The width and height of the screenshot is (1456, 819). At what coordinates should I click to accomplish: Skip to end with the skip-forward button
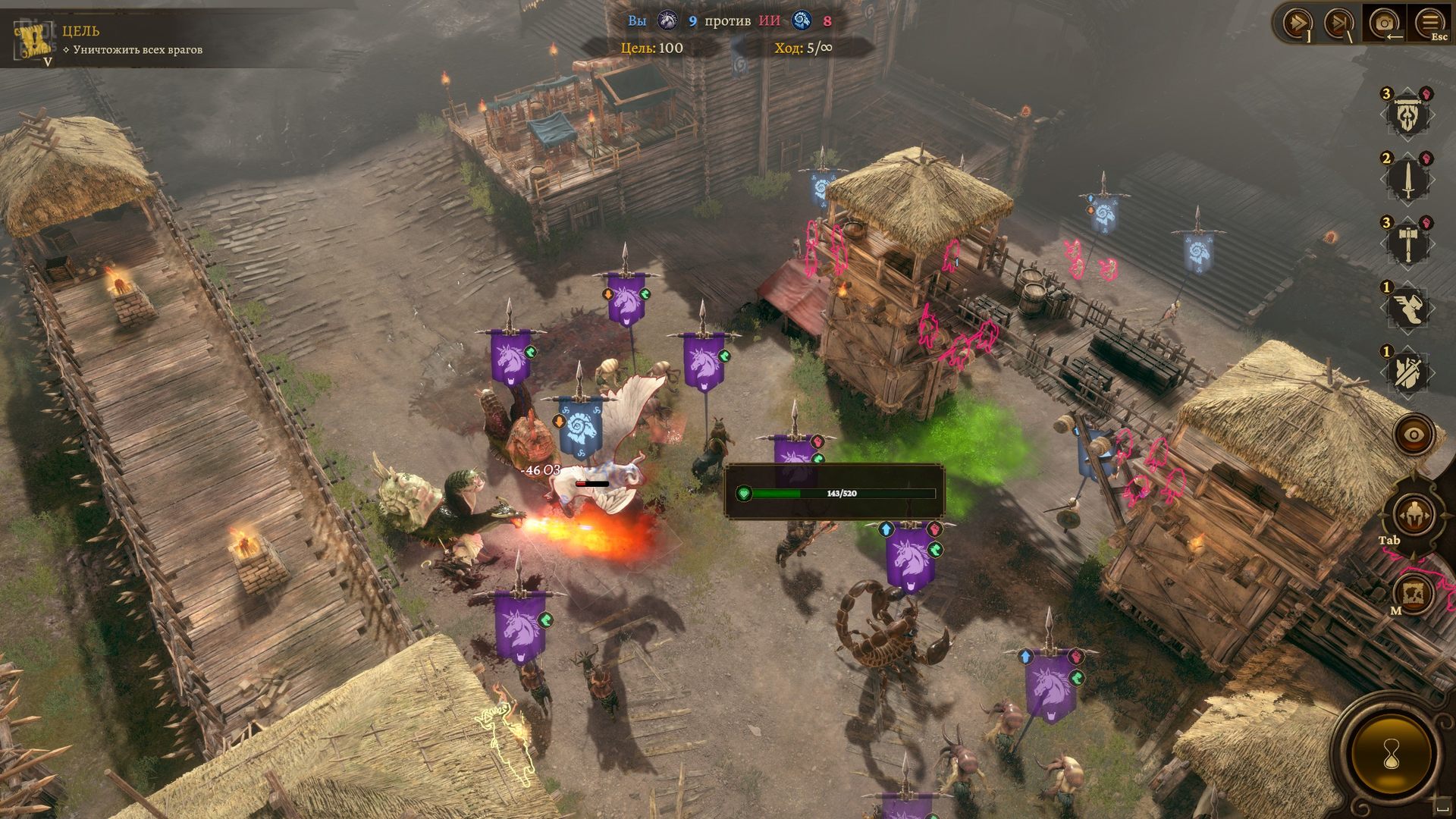pos(1339,23)
